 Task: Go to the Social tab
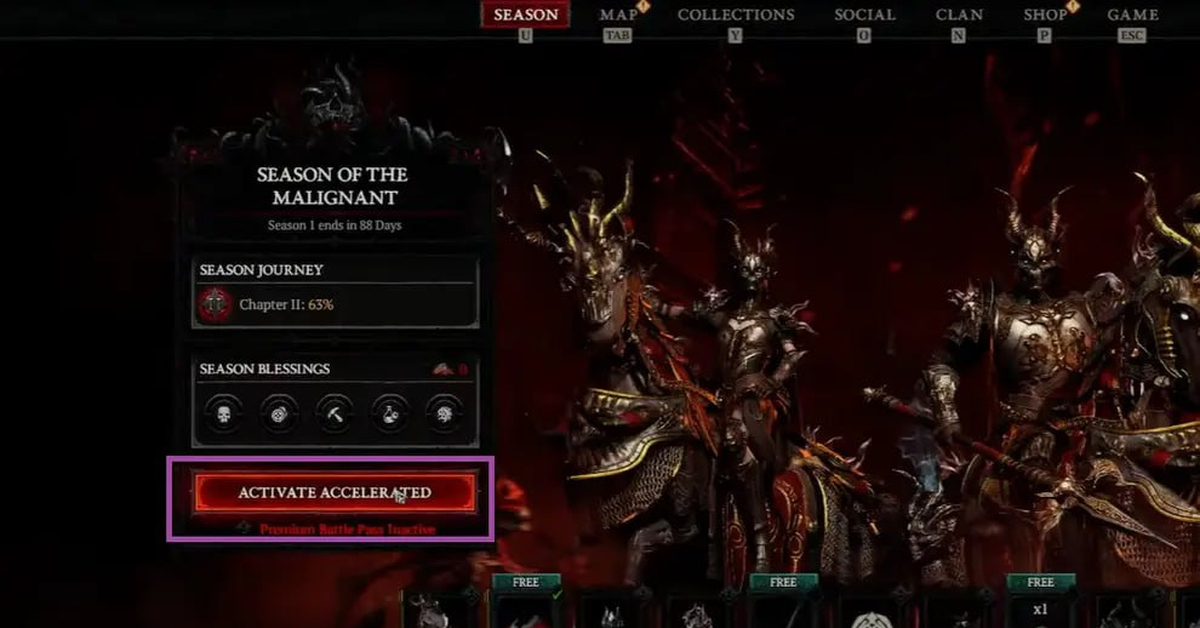click(865, 15)
